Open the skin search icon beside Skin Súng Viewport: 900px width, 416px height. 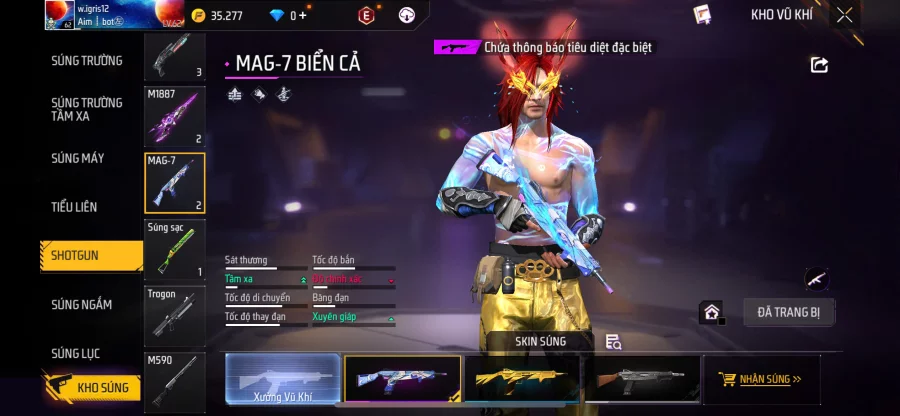tap(613, 342)
